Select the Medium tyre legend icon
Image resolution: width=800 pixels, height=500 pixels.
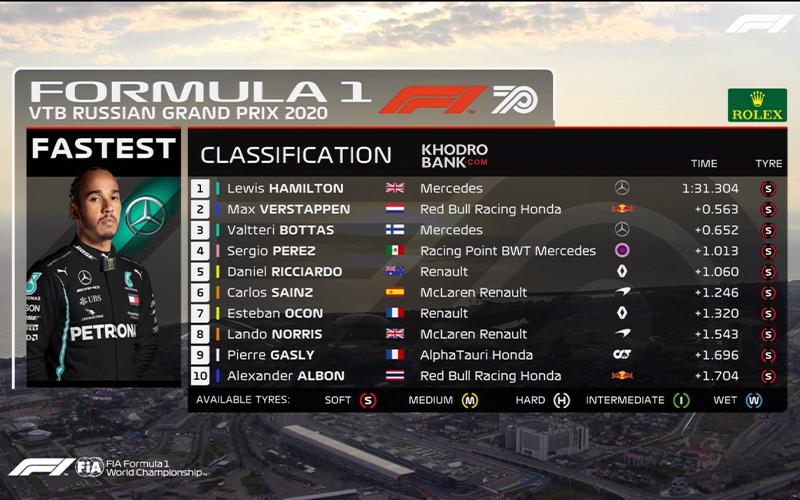pyautogui.click(x=470, y=401)
